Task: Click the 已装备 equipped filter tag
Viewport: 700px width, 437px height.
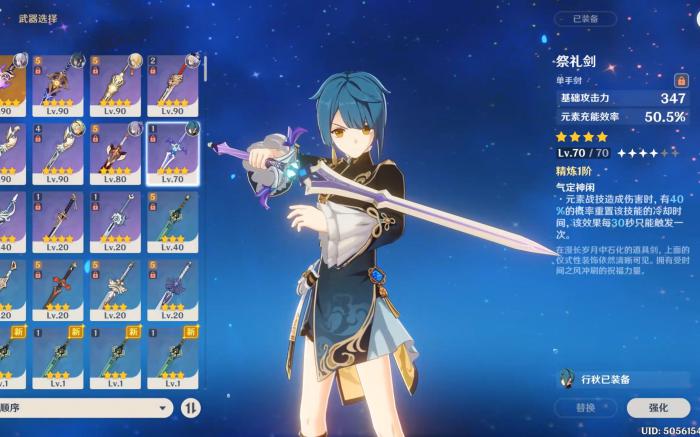Action: (x=592, y=19)
